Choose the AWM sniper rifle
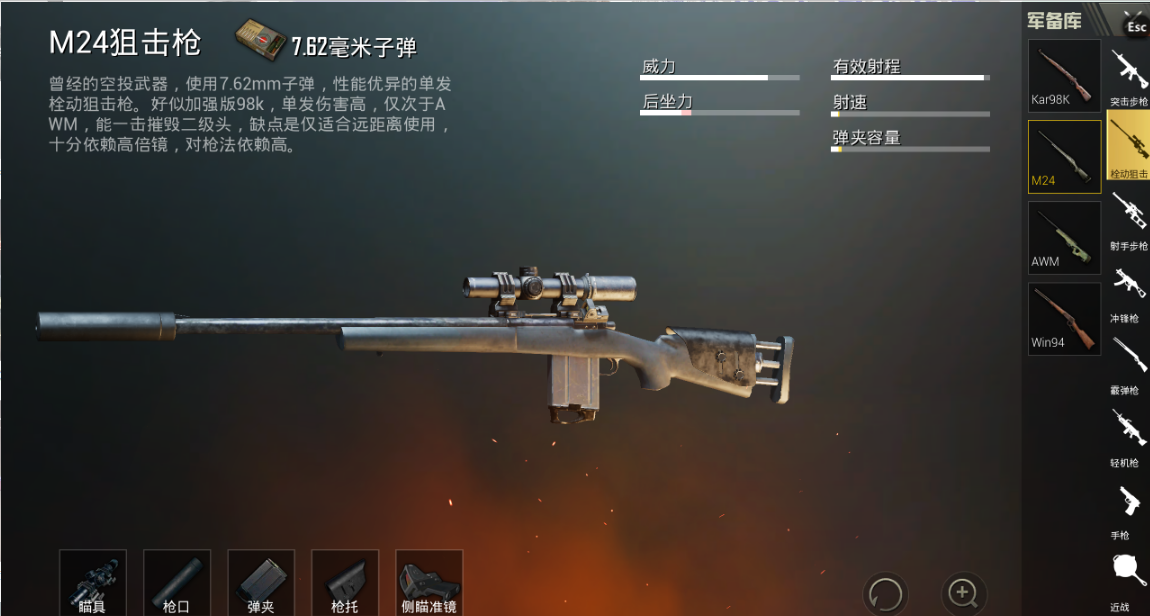This screenshot has width=1150, height=616. tap(1064, 237)
